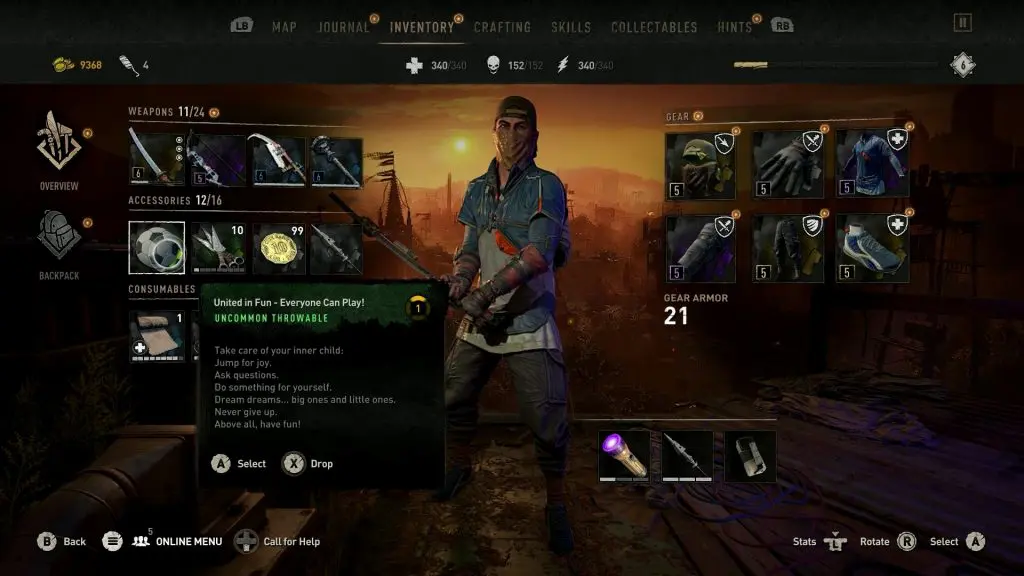The width and height of the screenshot is (1024, 576).
Task: Go to the Collectables tab
Action: pos(654,27)
